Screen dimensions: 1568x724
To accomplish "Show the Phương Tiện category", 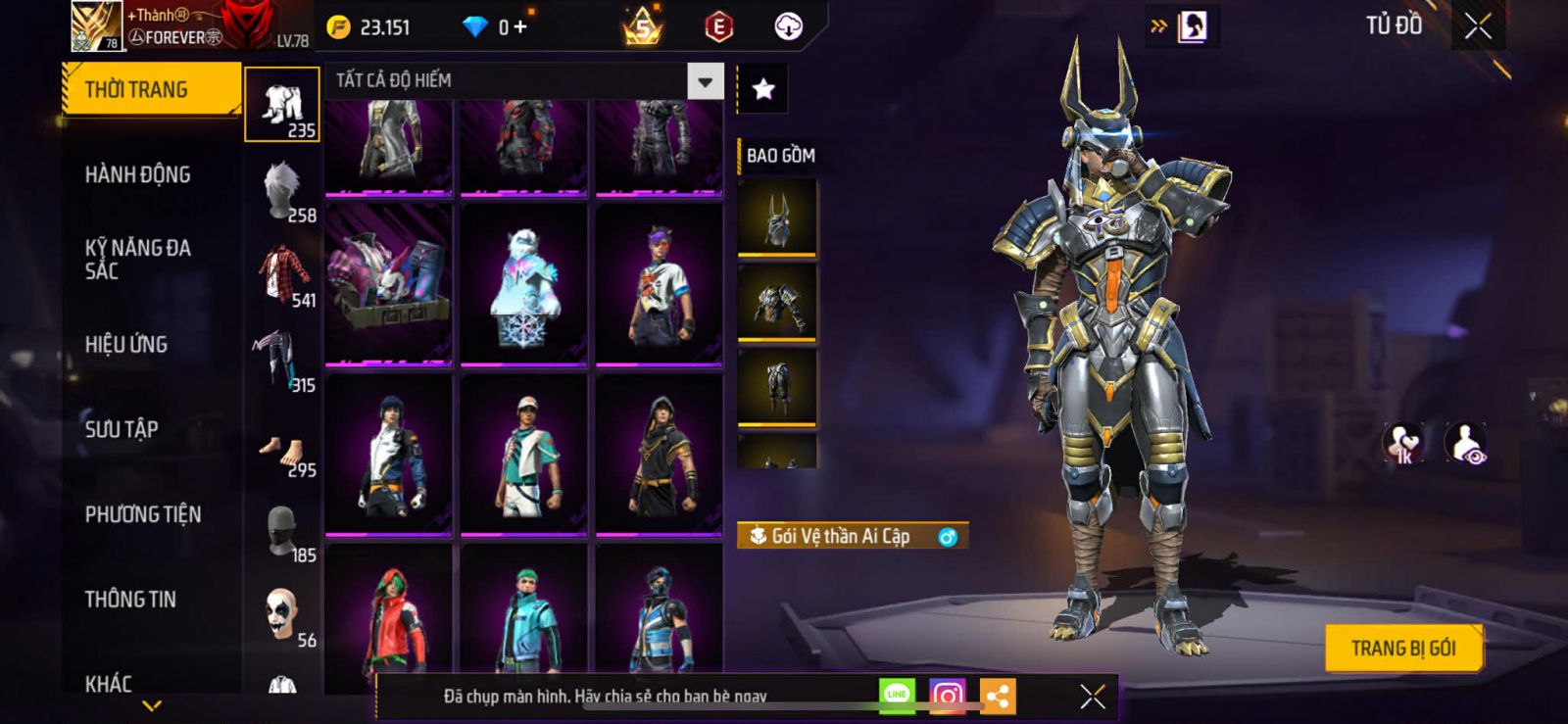I will click(143, 514).
